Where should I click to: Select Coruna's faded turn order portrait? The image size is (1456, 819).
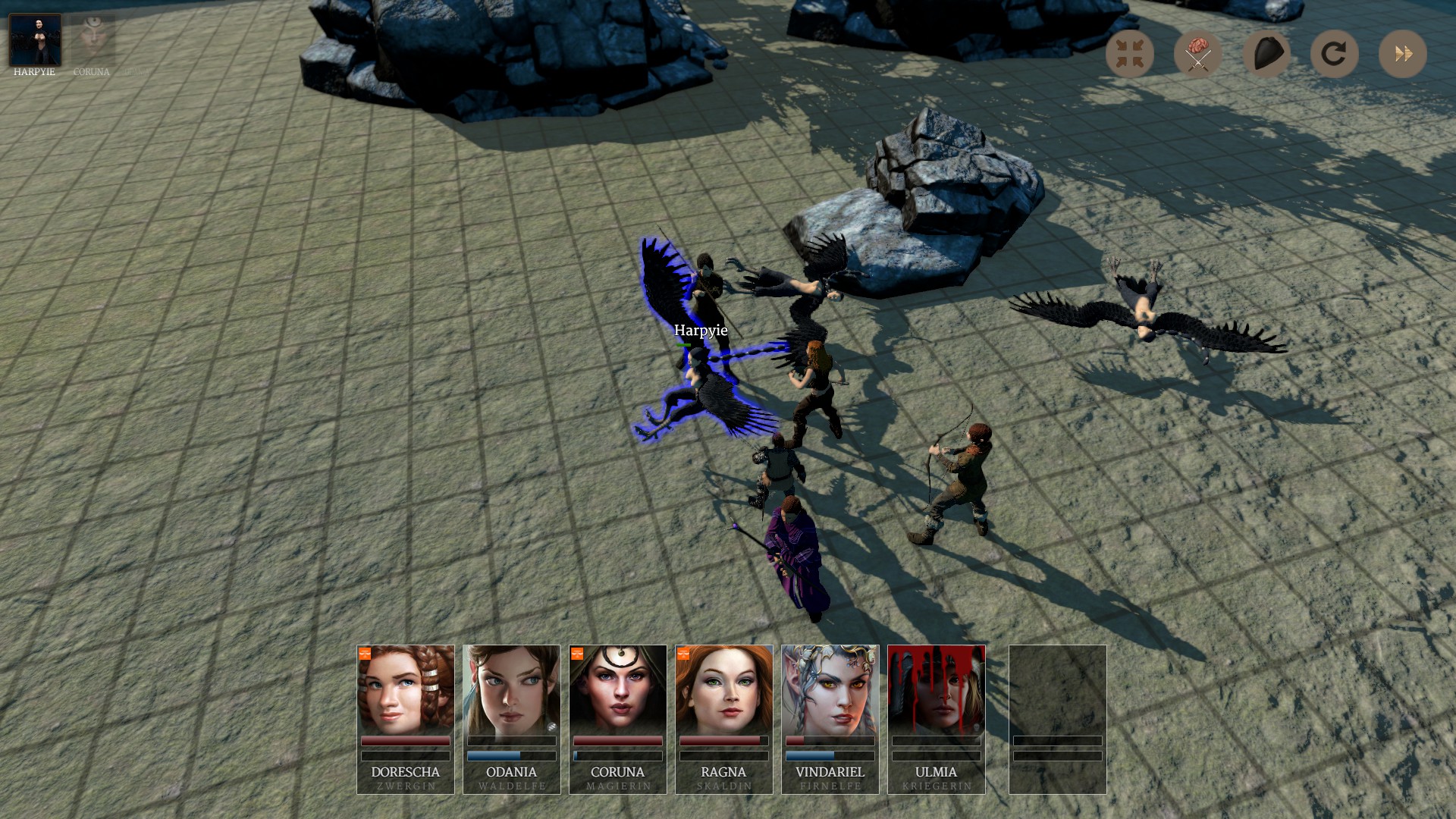tap(93, 40)
